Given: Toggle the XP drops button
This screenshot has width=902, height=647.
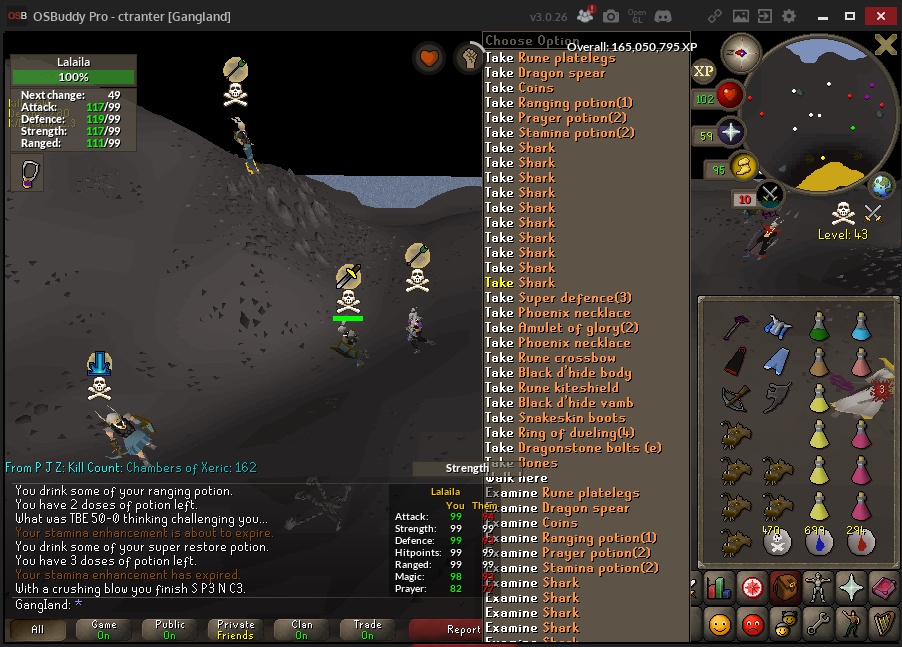Looking at the screenshot, I should point(704,71).
